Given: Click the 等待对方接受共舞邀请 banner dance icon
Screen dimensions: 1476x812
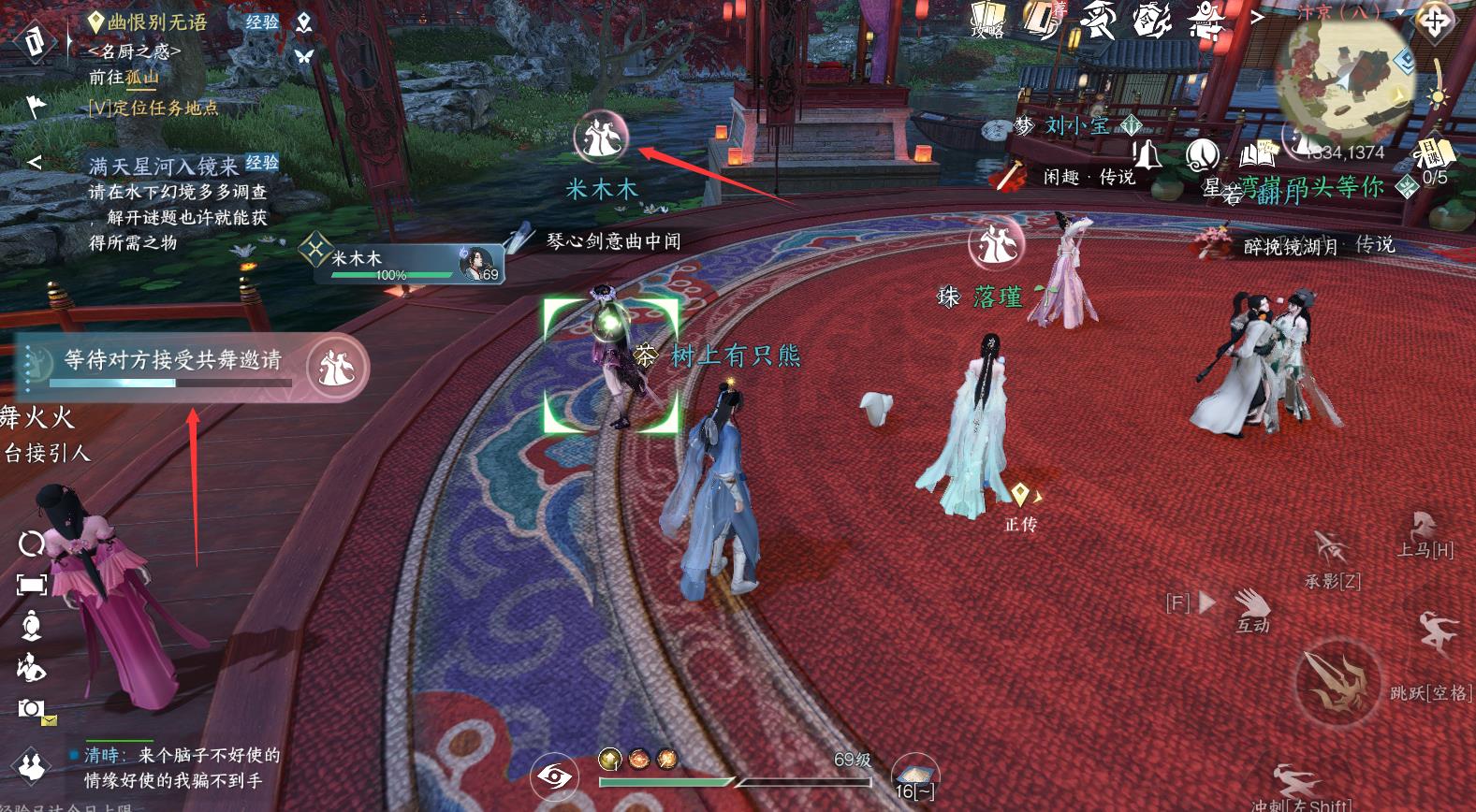Looking at the screenshot, I should (x=336, y=366).
